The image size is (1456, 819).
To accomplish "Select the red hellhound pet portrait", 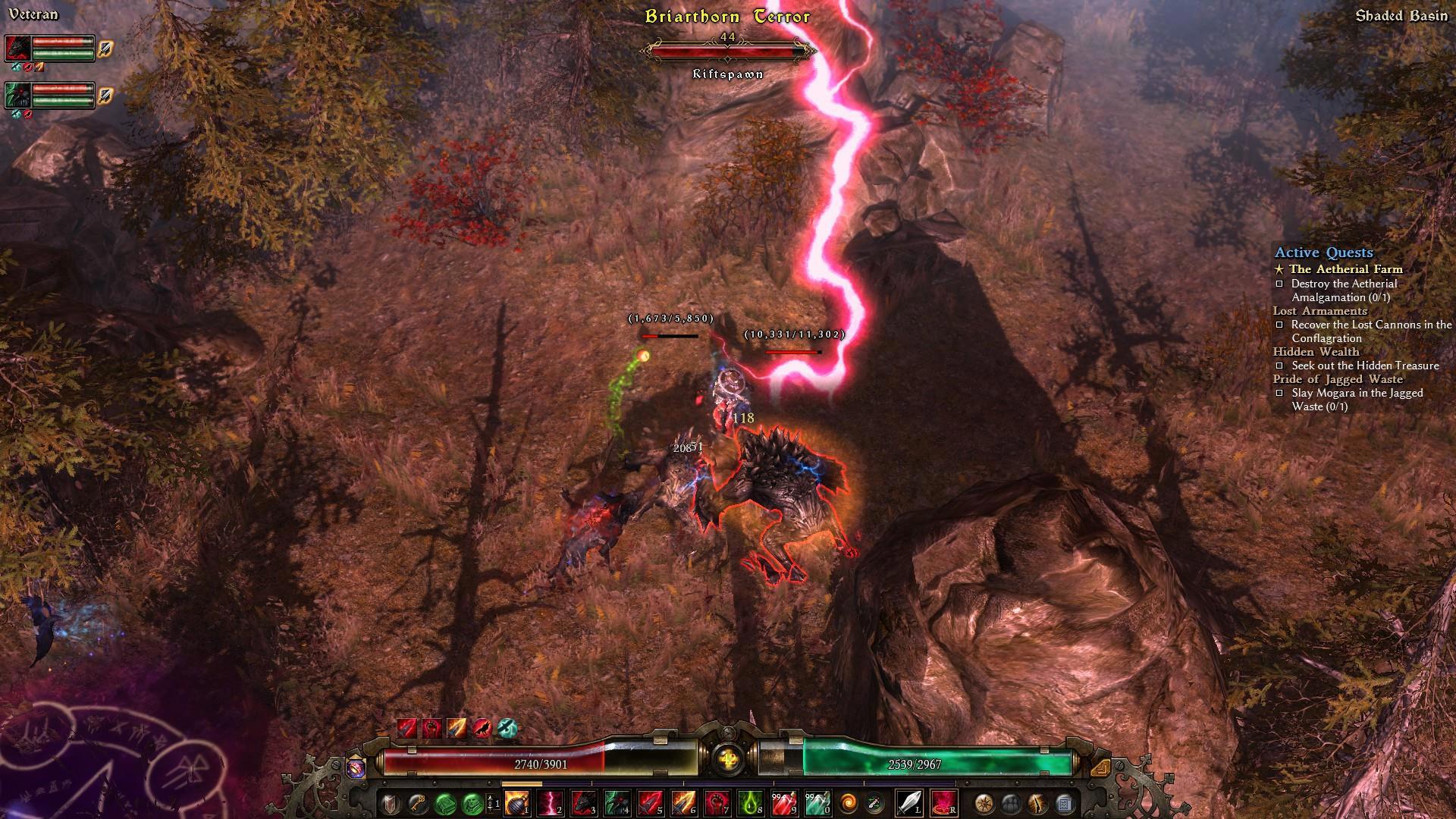I will pos(17,49).
